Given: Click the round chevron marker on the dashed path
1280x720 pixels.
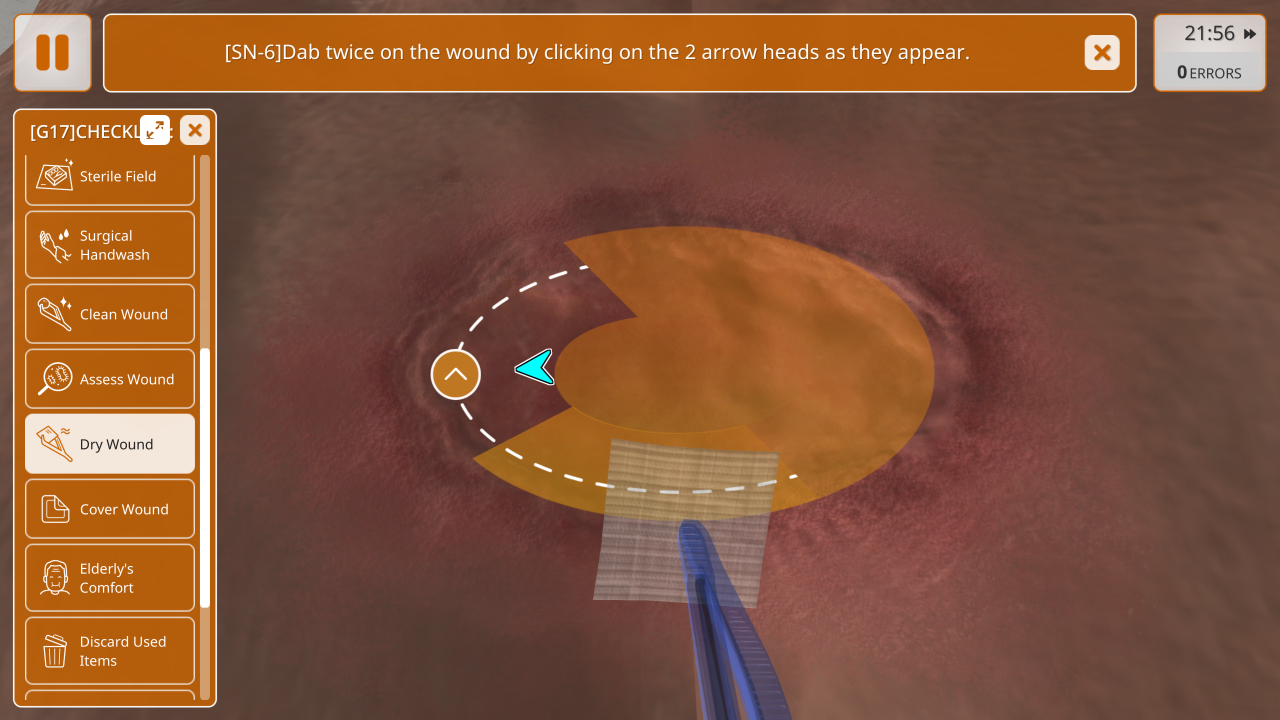Looking at the screenshot, I should pos(456,375).
